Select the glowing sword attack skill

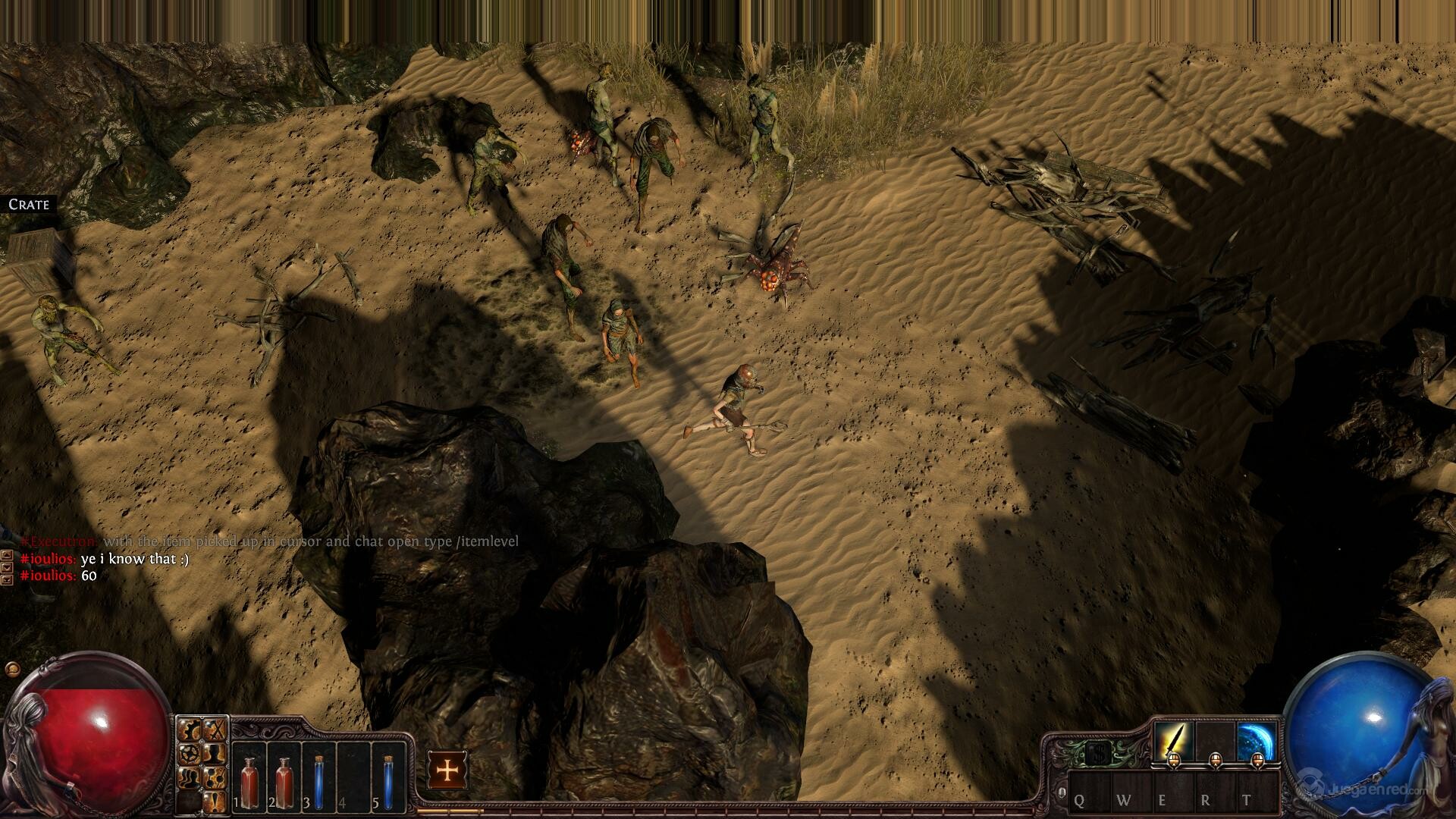1173,741
